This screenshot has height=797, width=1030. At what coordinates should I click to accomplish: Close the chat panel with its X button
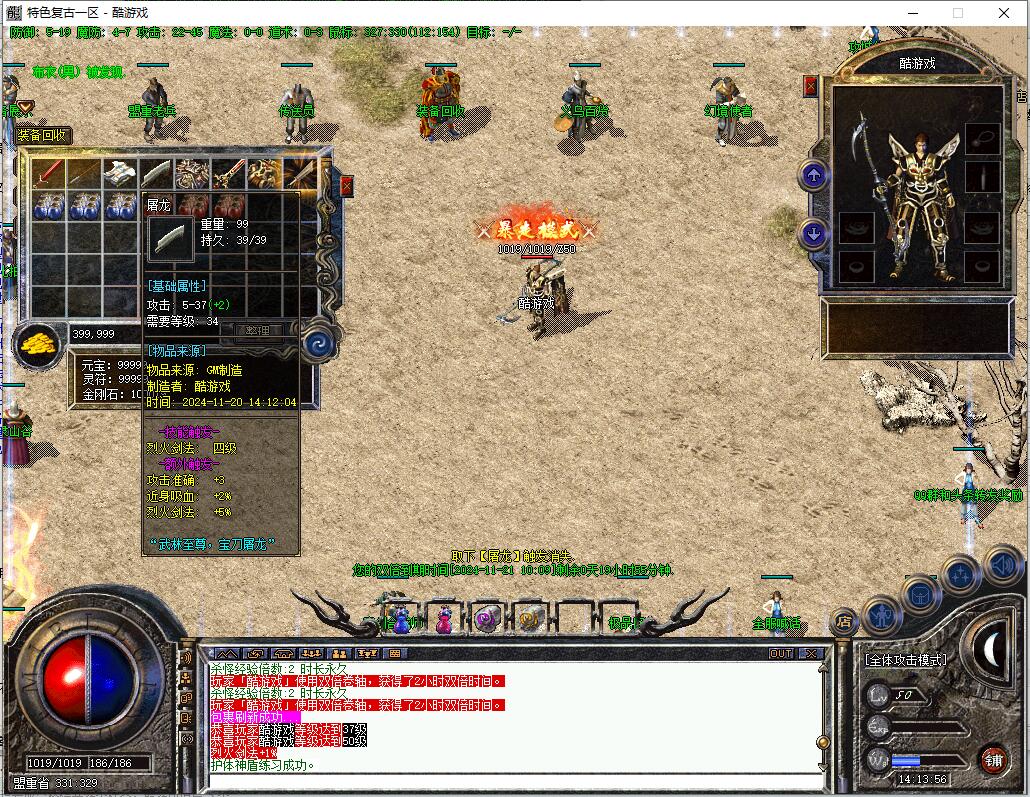click(x=810, y=653)
